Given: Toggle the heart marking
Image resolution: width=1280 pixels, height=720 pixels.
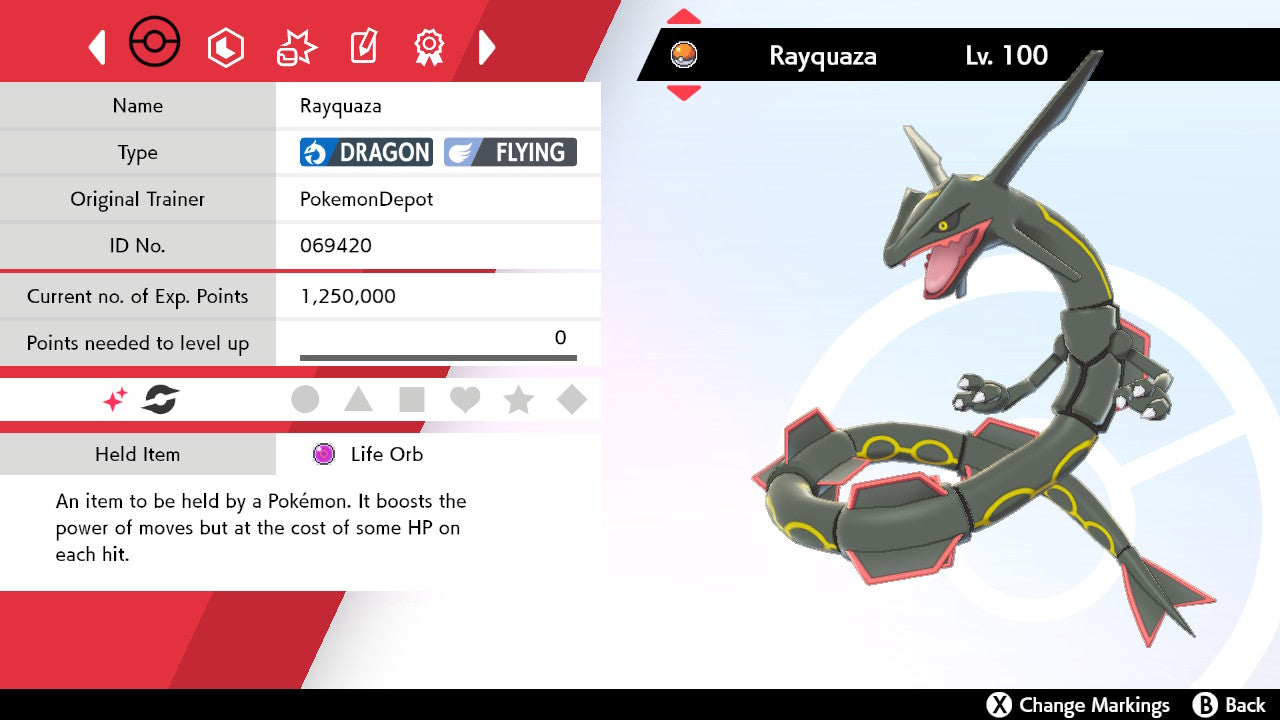Looking at the screenshot, I should point(465,400).
